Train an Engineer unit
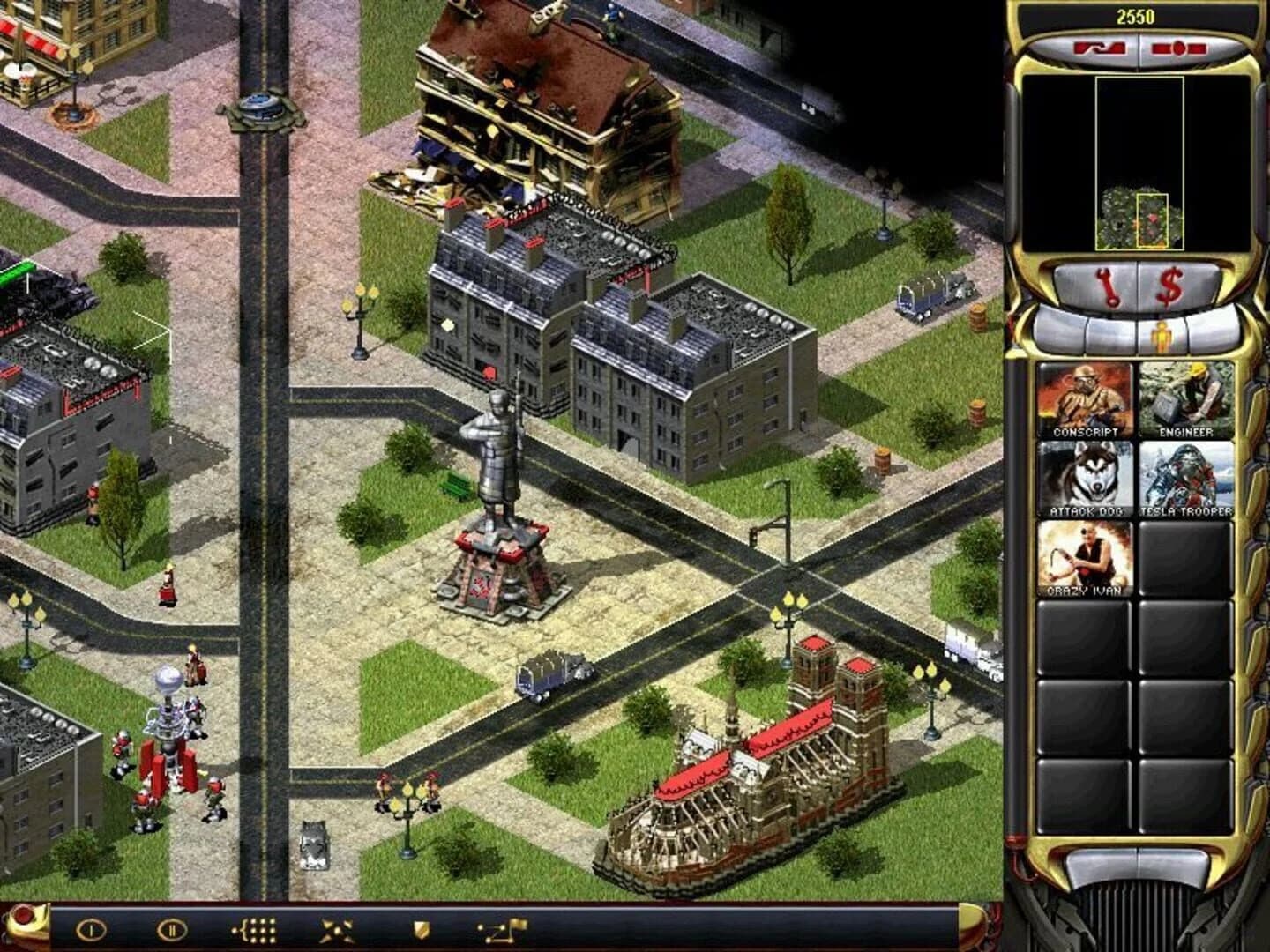This screenshot has height=952, width=1270. [1182, 395]
